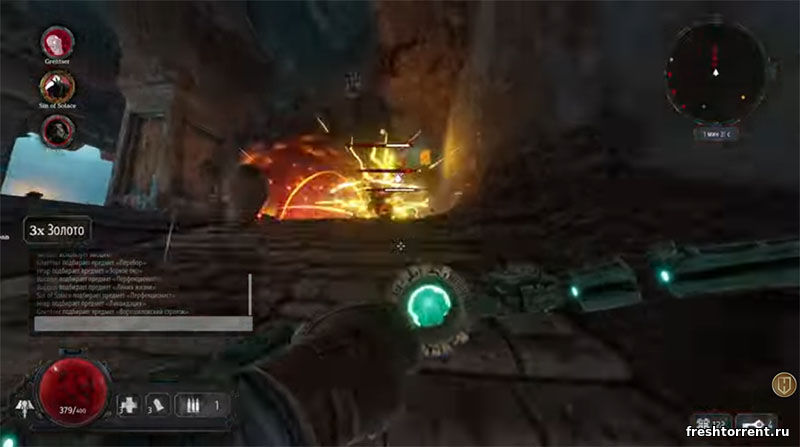Click the winged skull emblem beside the health orb
This screenshot has width=800, height=447.
[24, 406]
